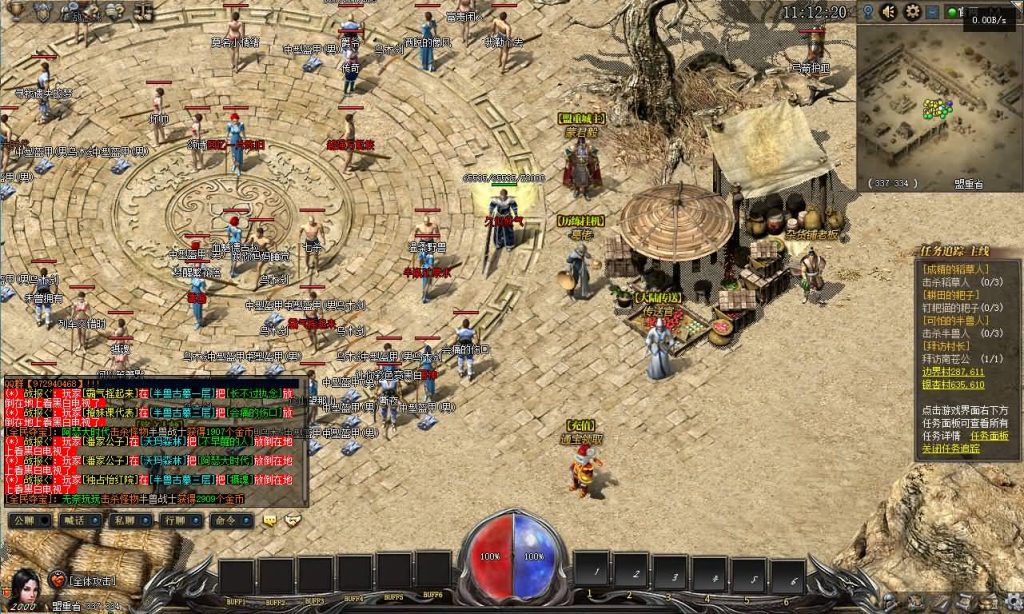The width and height of the screenshot is (1024, 614).
Task: Close quest tracker via 关闭任务追踪
Action: coord(950,449)
